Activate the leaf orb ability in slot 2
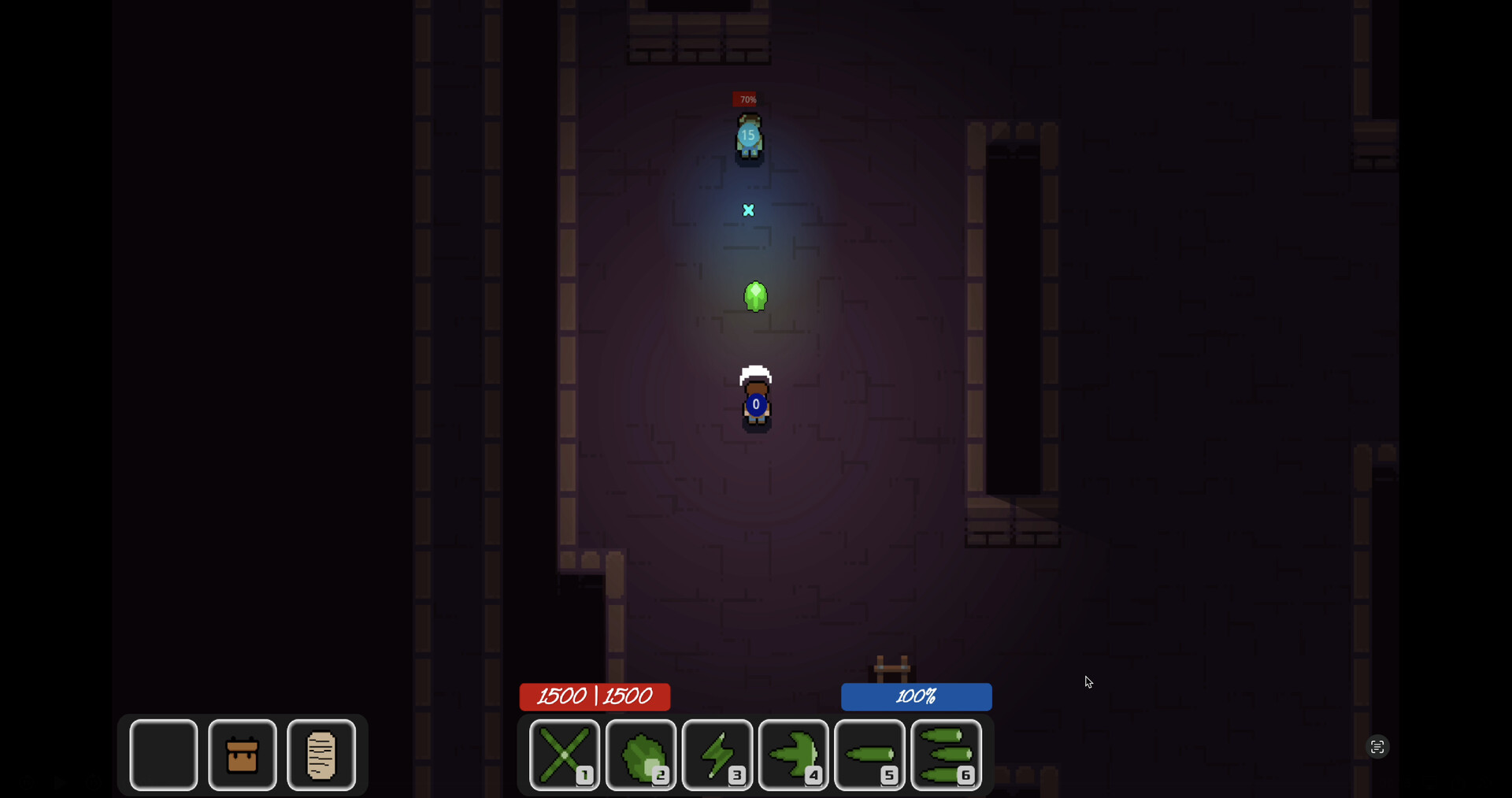 tap(640, 755)
